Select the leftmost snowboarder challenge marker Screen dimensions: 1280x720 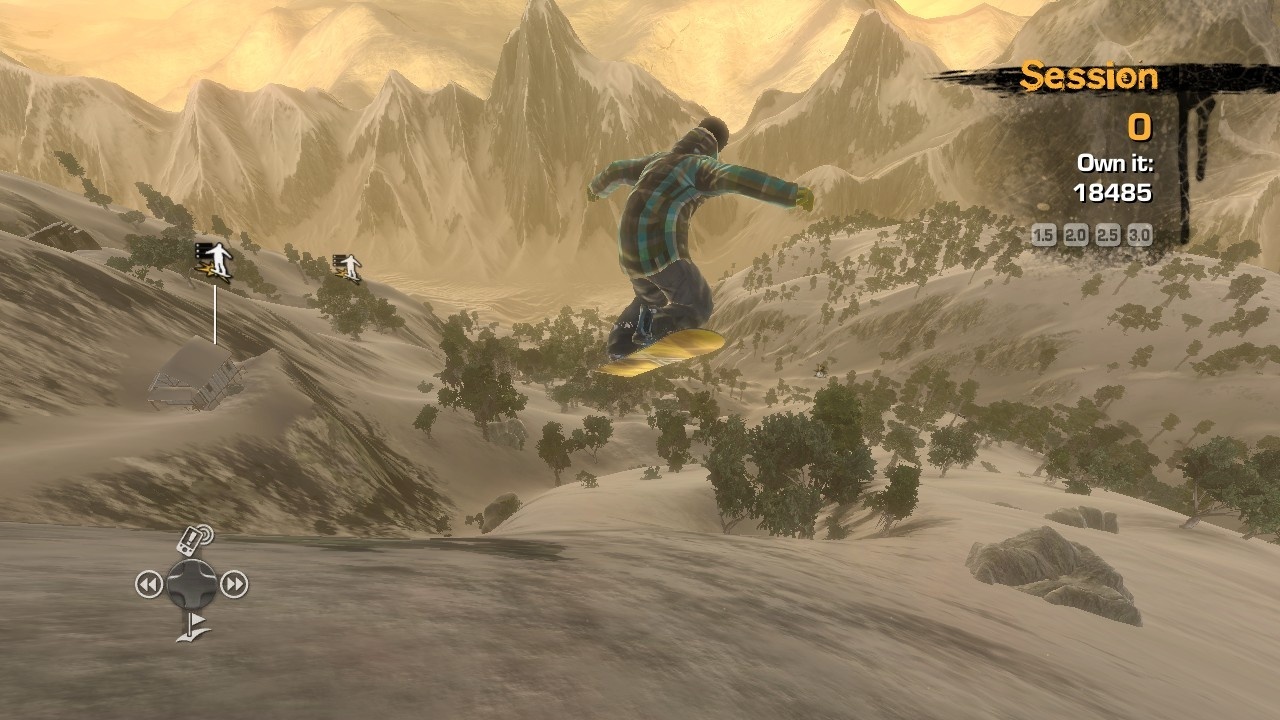[213, 258]
